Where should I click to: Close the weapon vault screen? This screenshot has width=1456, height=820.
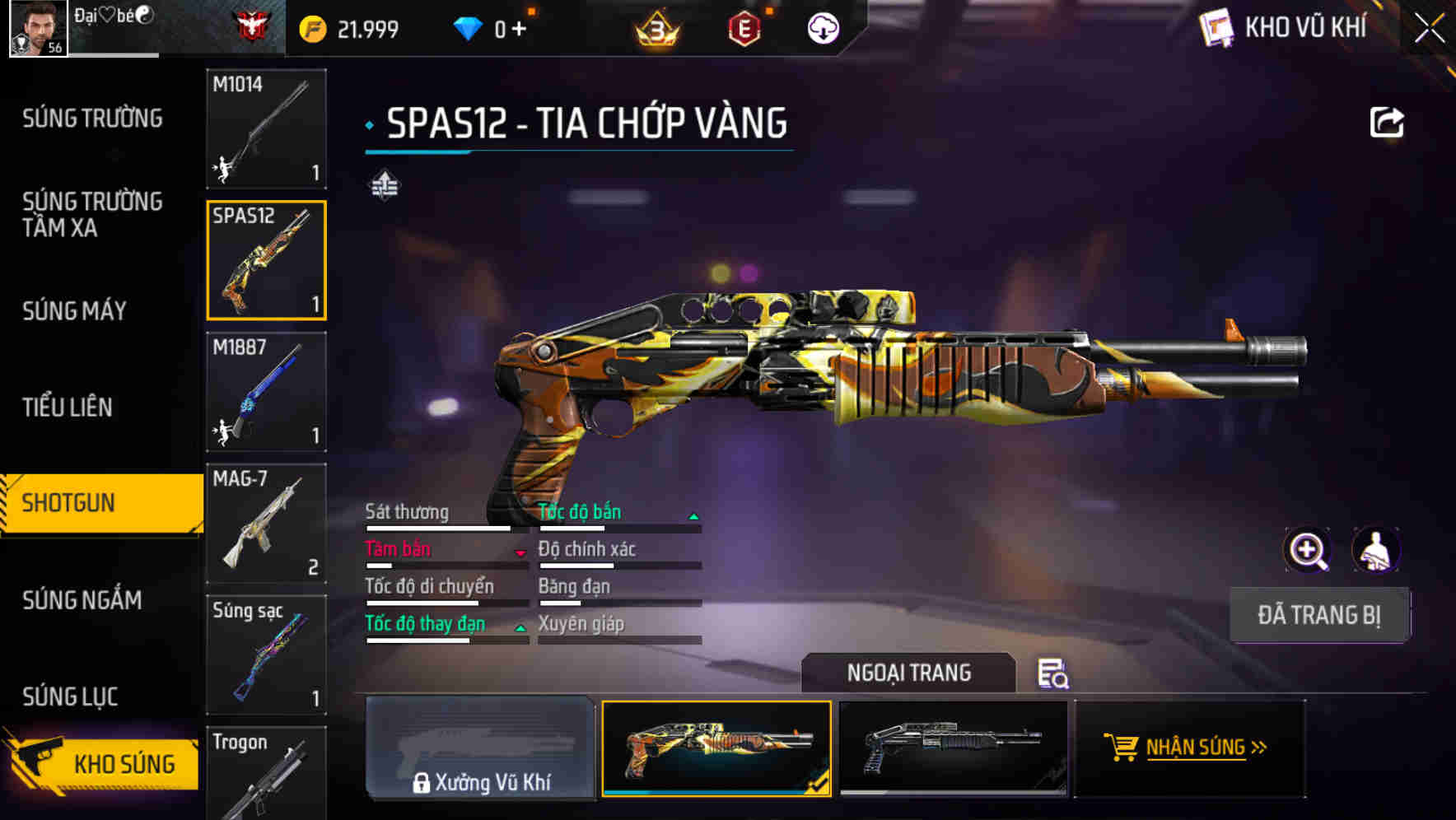[x=1430, y=29]
